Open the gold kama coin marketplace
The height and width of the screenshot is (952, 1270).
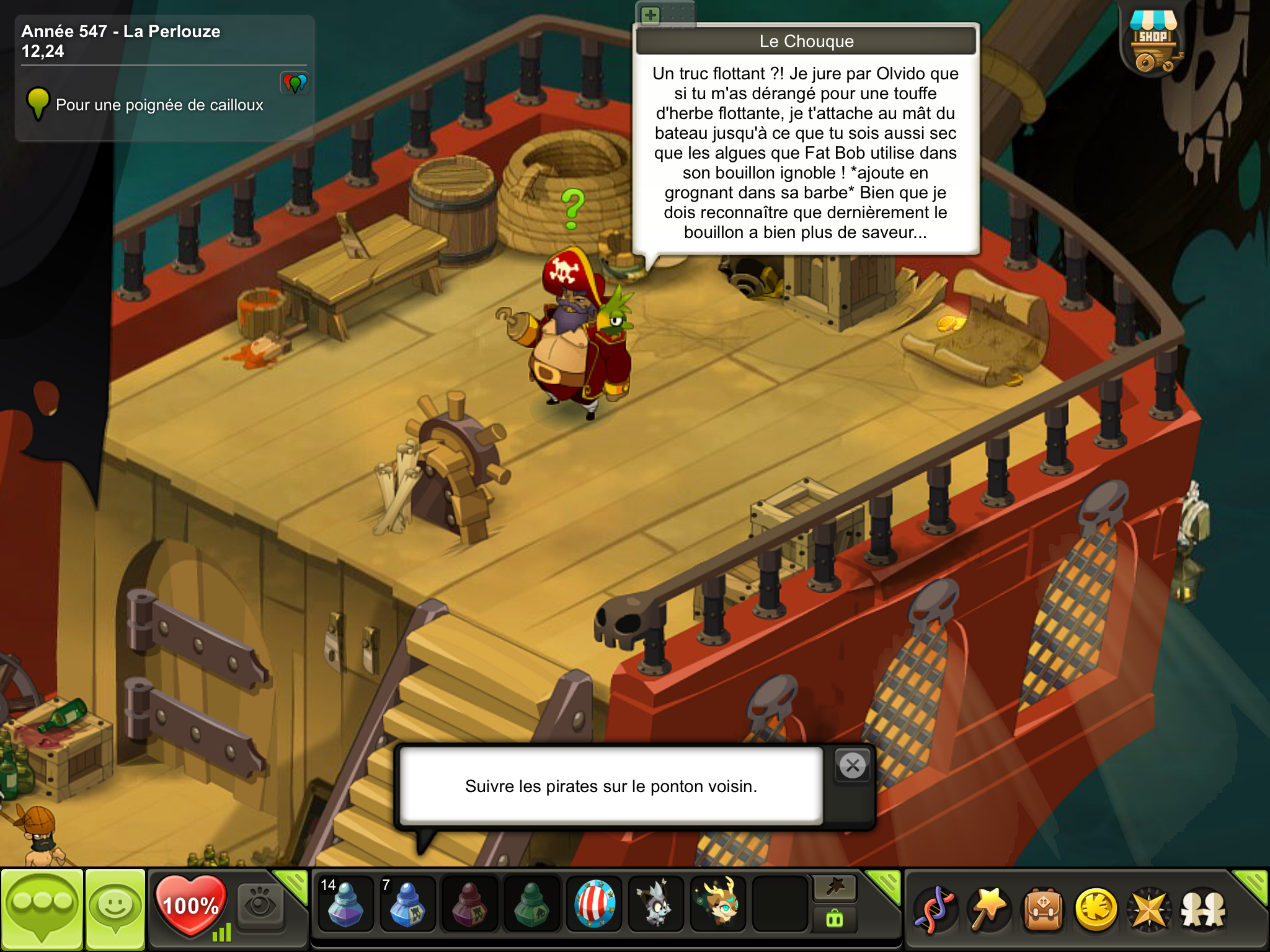pos(1096,909)
